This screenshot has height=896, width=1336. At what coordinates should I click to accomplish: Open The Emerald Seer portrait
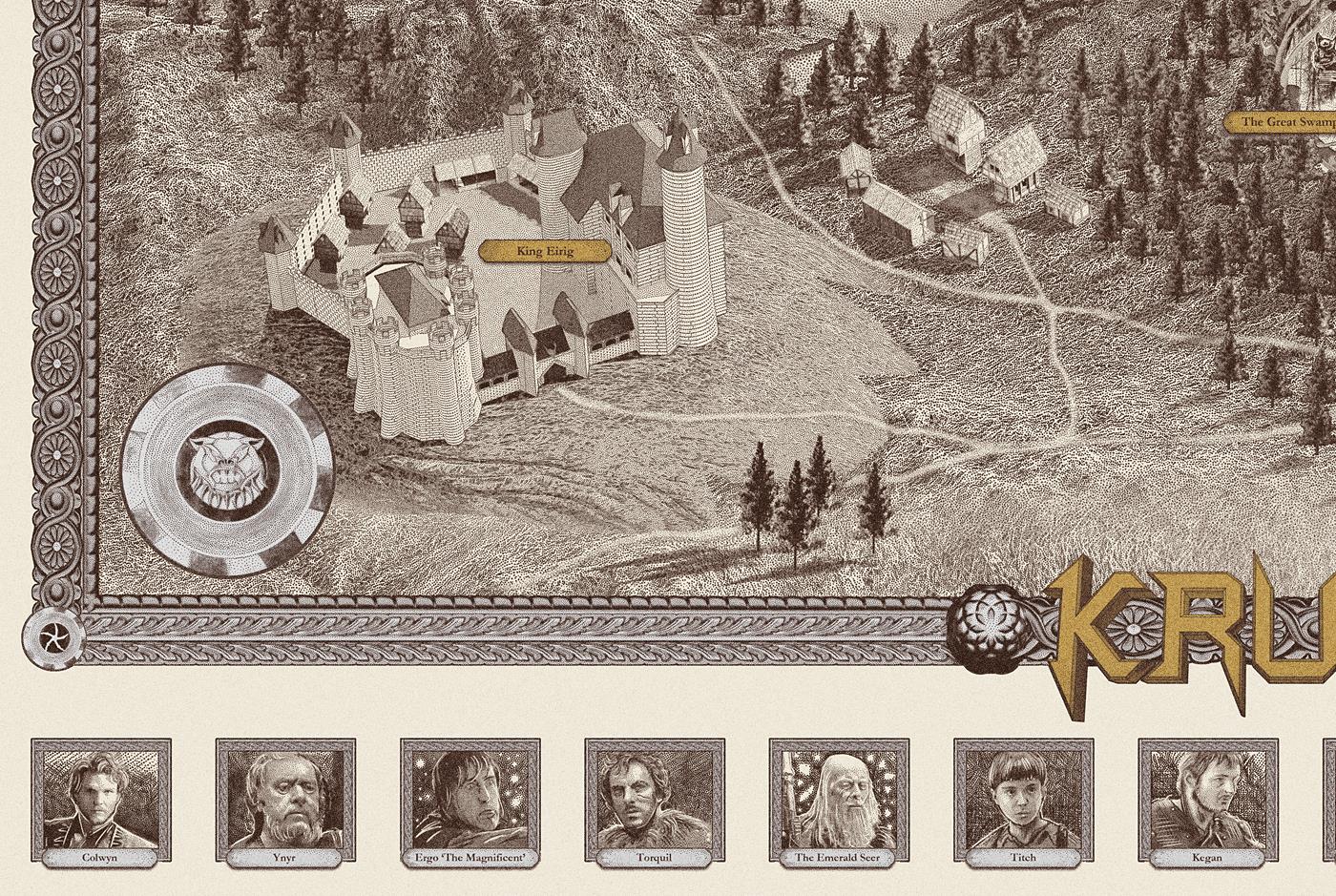click(x=839, y=800)
